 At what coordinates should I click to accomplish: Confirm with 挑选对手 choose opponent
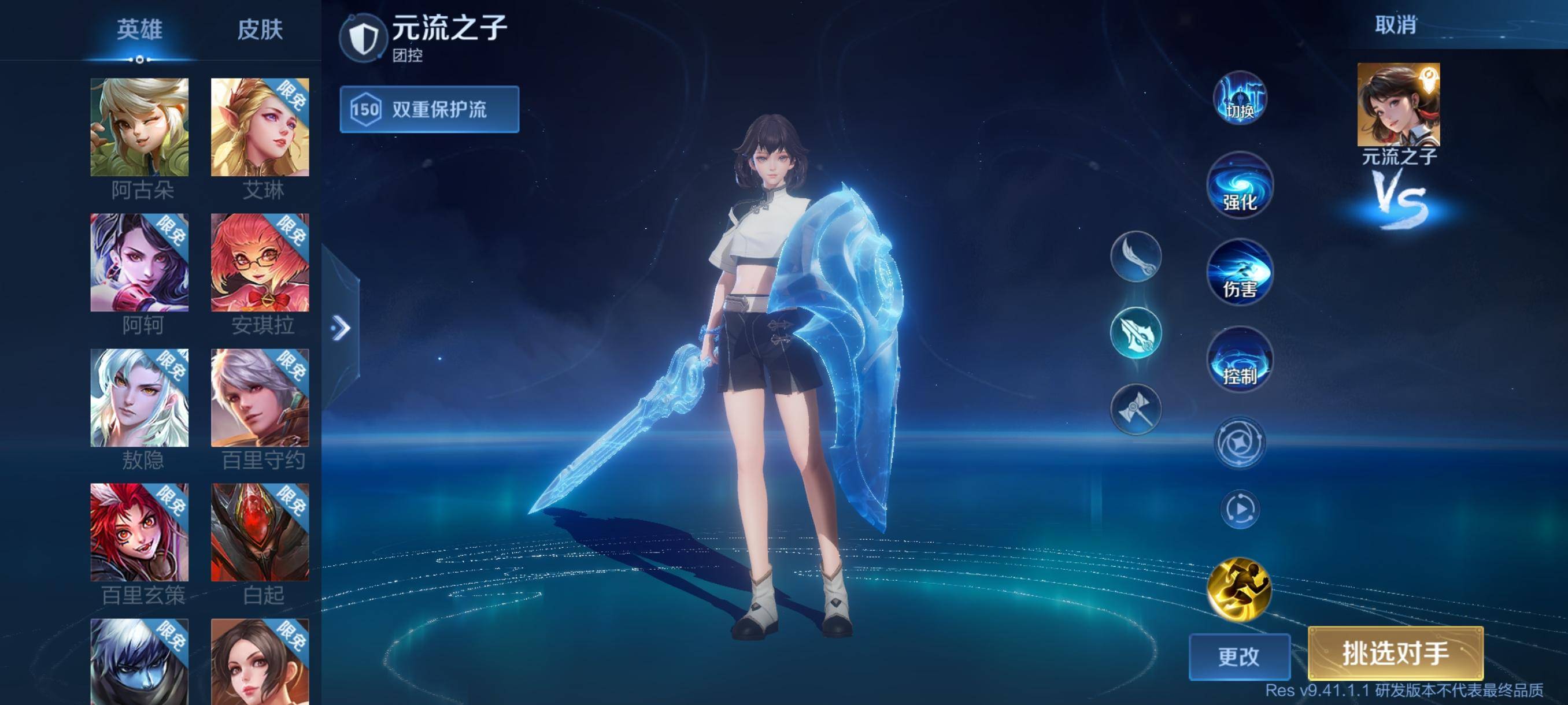(x=1395, y=654)
